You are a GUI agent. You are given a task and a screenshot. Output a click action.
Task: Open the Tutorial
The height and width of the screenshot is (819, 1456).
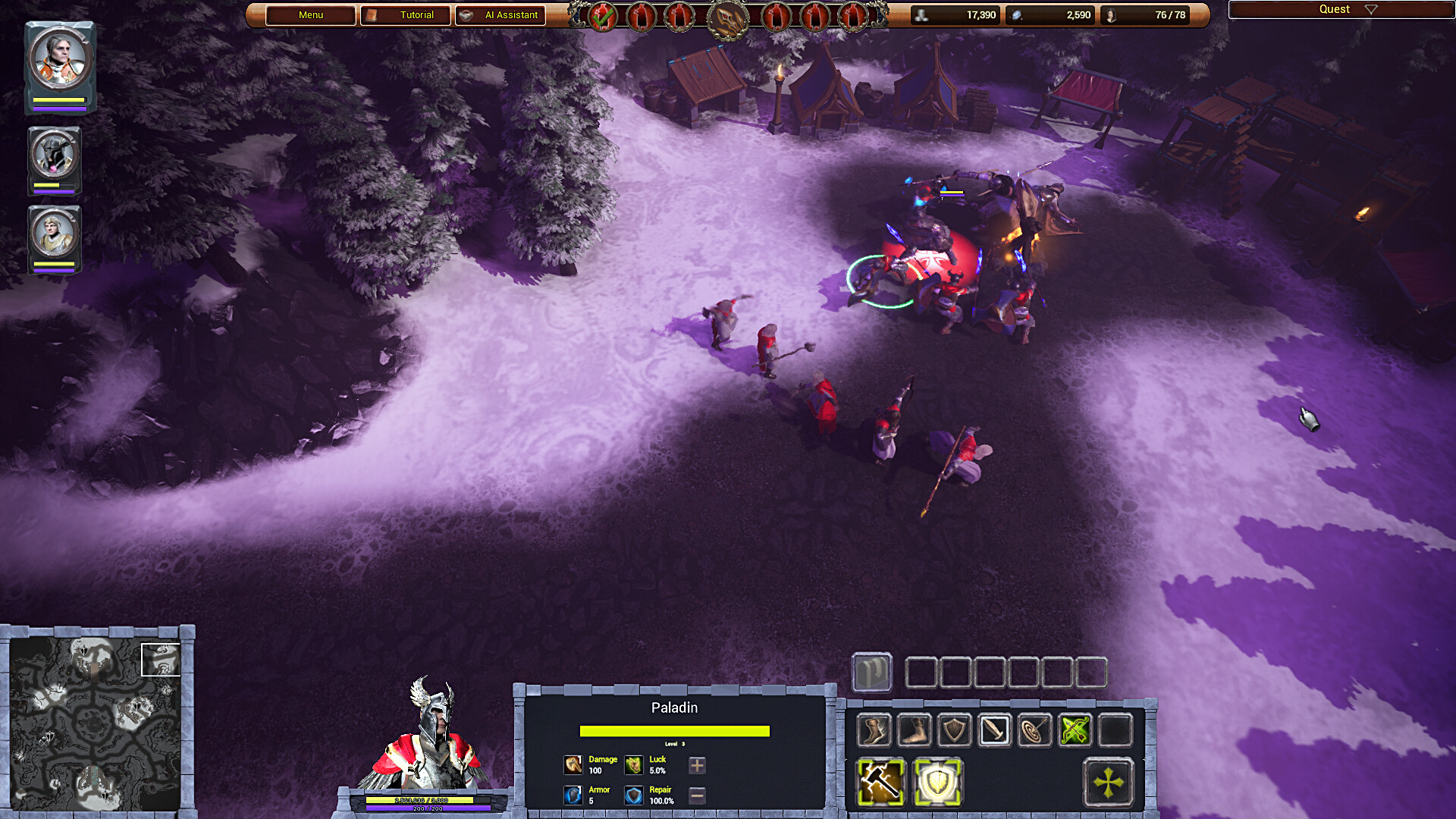pos(406,14)
